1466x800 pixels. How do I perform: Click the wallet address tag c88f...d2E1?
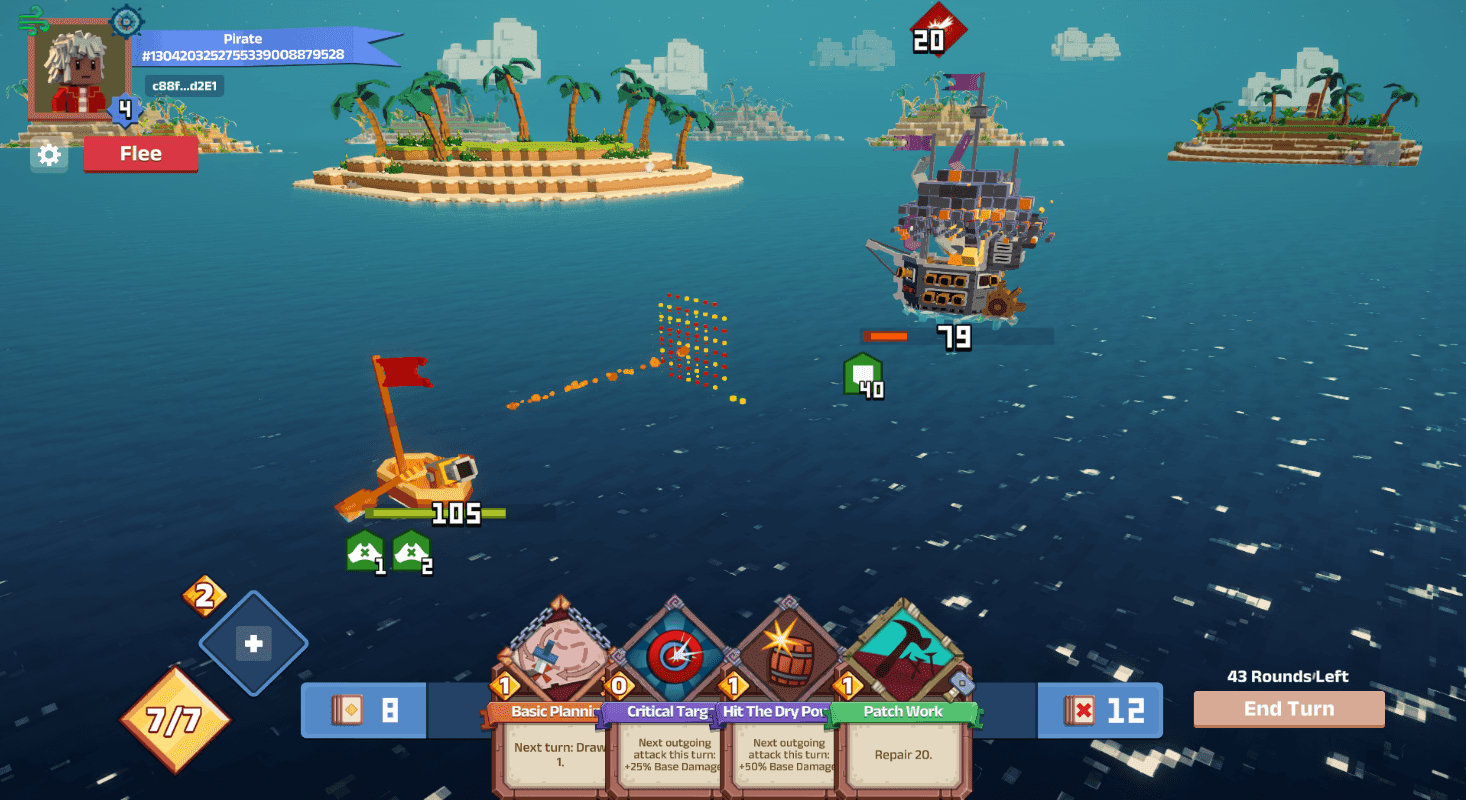pyautogui.click(x=184, y=86)
